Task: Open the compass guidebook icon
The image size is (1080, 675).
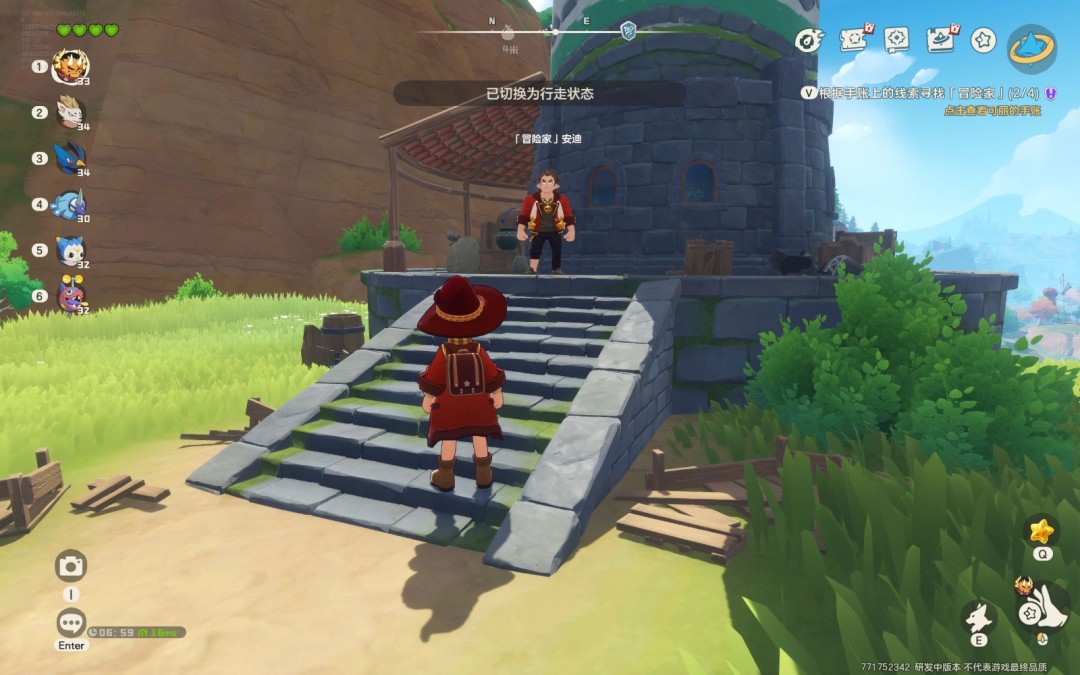Action: click(897, 39)
